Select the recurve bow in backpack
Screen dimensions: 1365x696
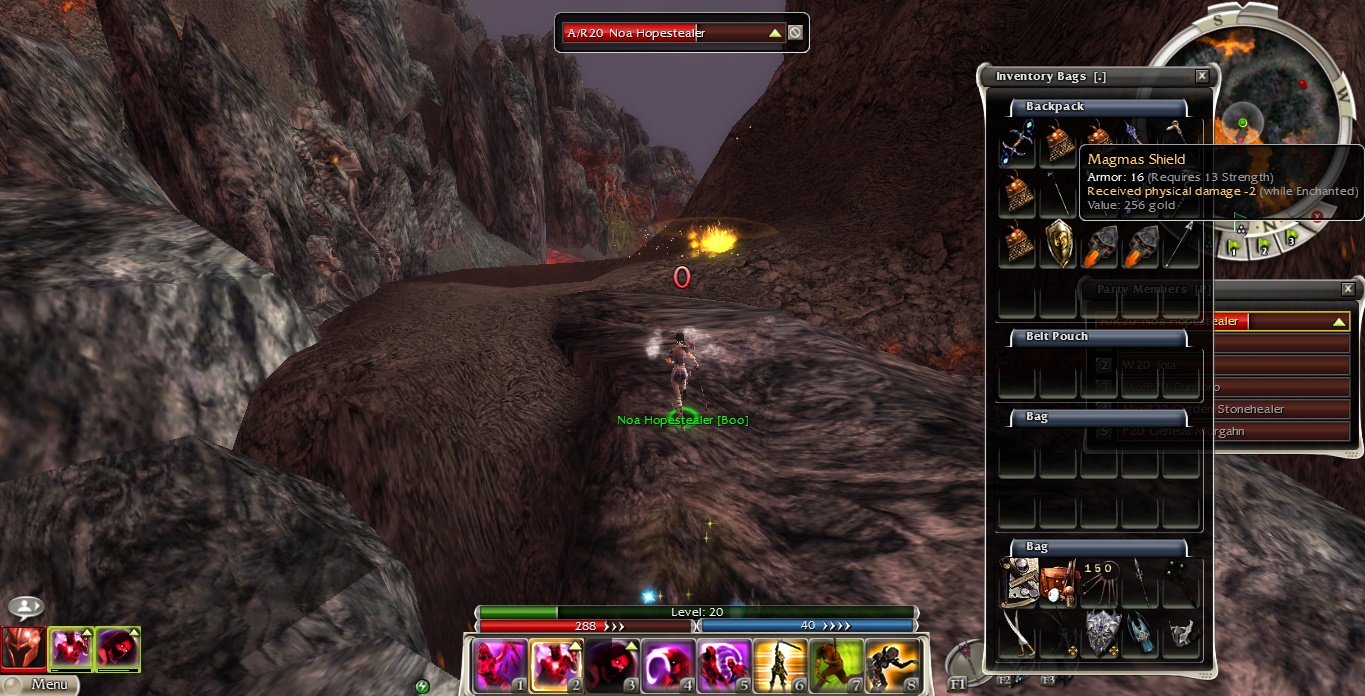[1017, 144]
